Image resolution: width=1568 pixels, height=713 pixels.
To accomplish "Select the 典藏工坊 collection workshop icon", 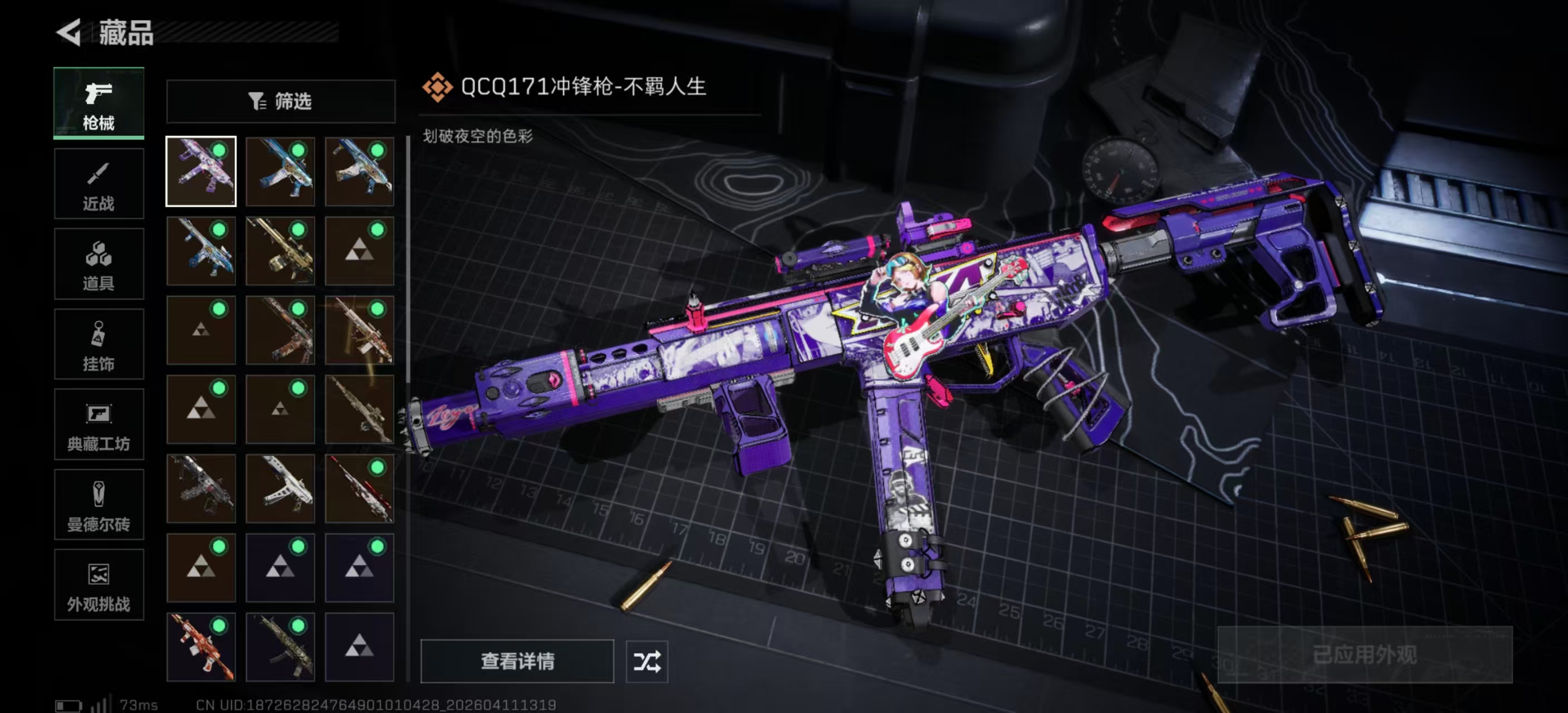I will [99, 425].
